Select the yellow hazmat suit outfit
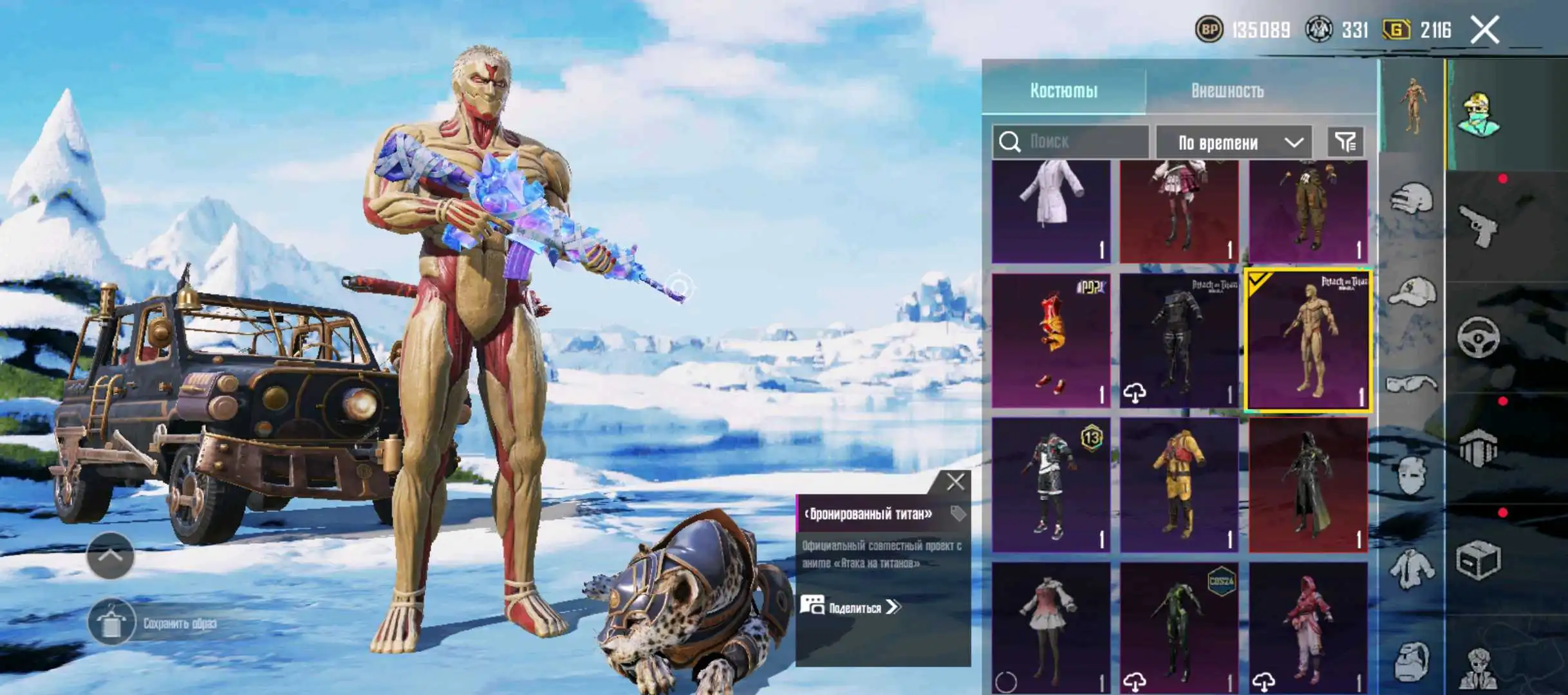Viewport: 1568px width, 695px height. click(x=1179, y=485)
